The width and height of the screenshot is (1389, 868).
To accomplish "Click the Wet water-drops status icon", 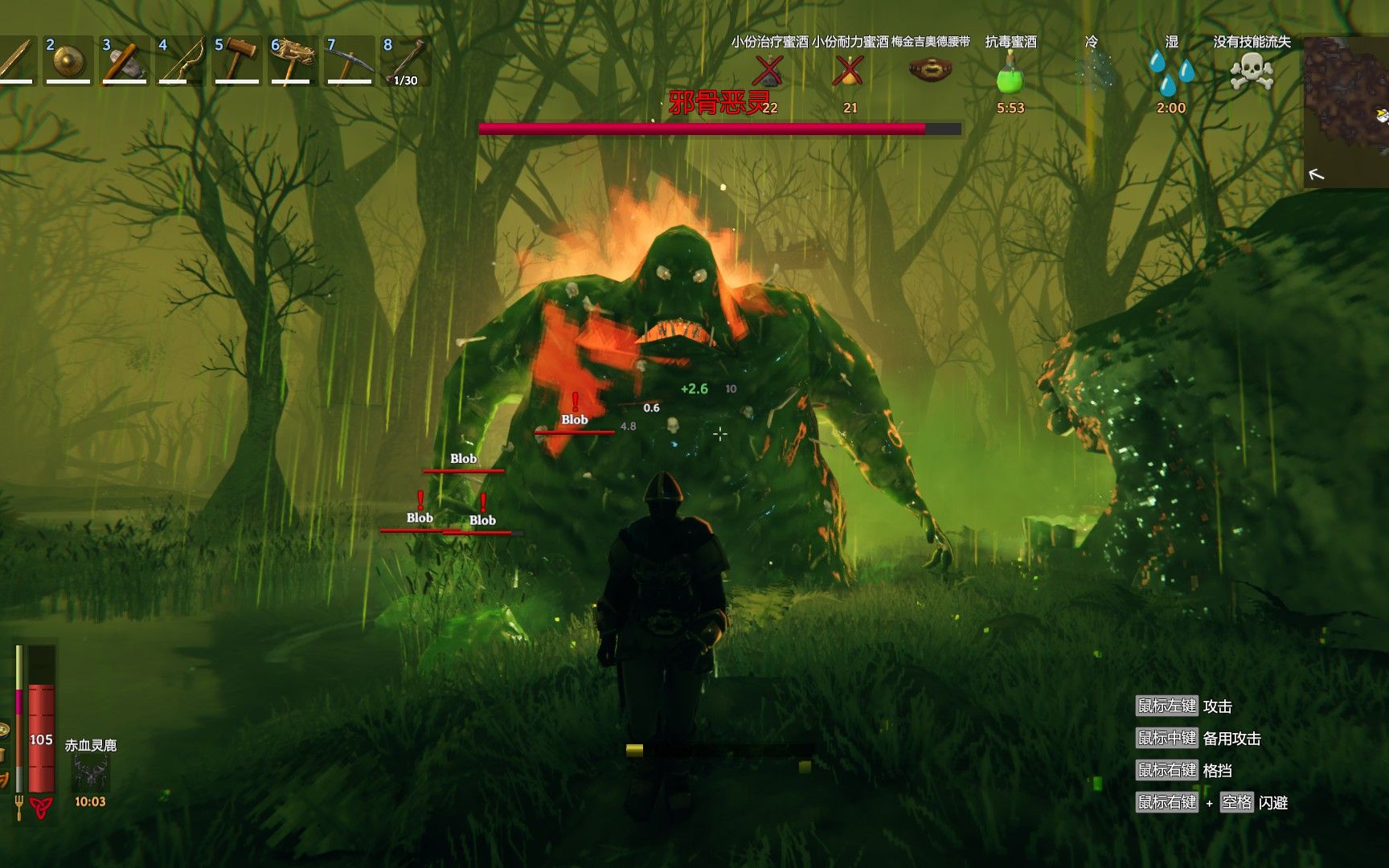I will pos(1170,72).
